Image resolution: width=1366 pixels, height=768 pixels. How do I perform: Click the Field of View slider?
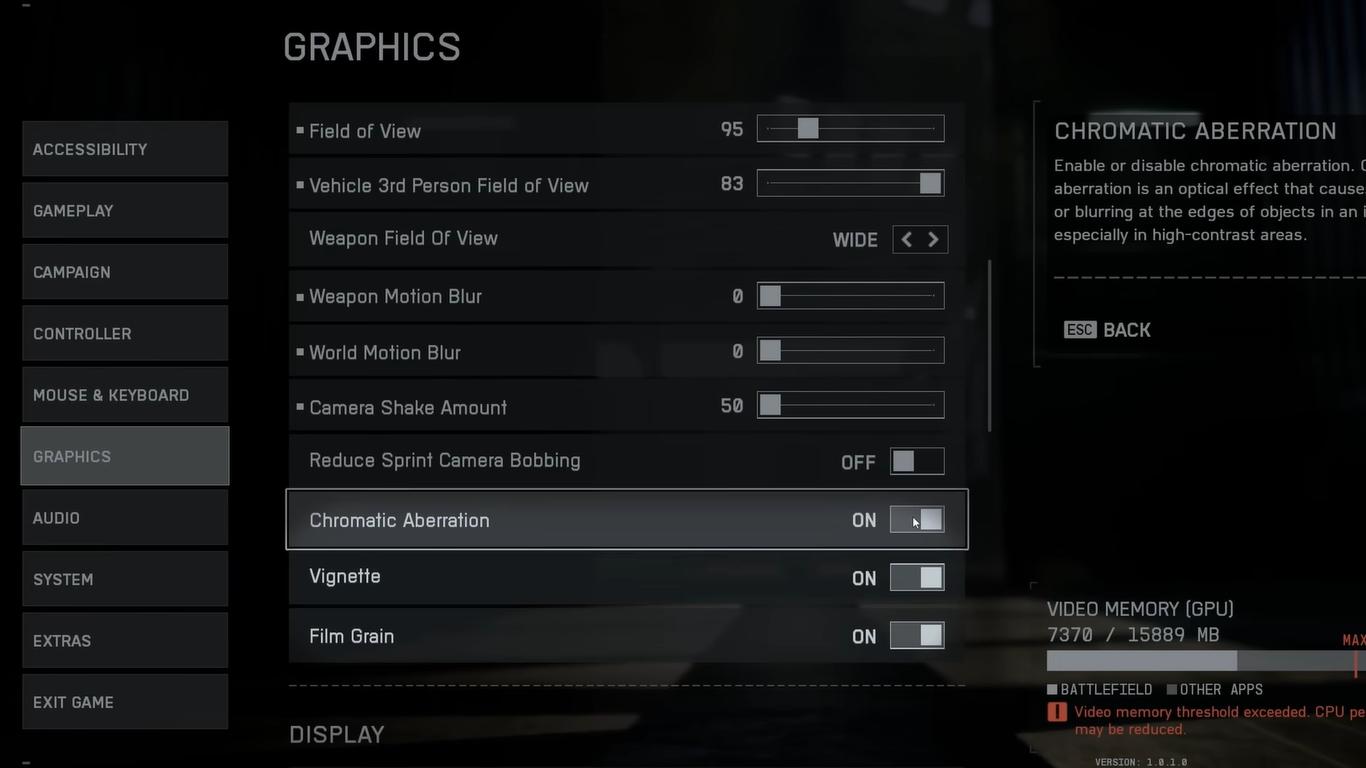tap(850, 129)
